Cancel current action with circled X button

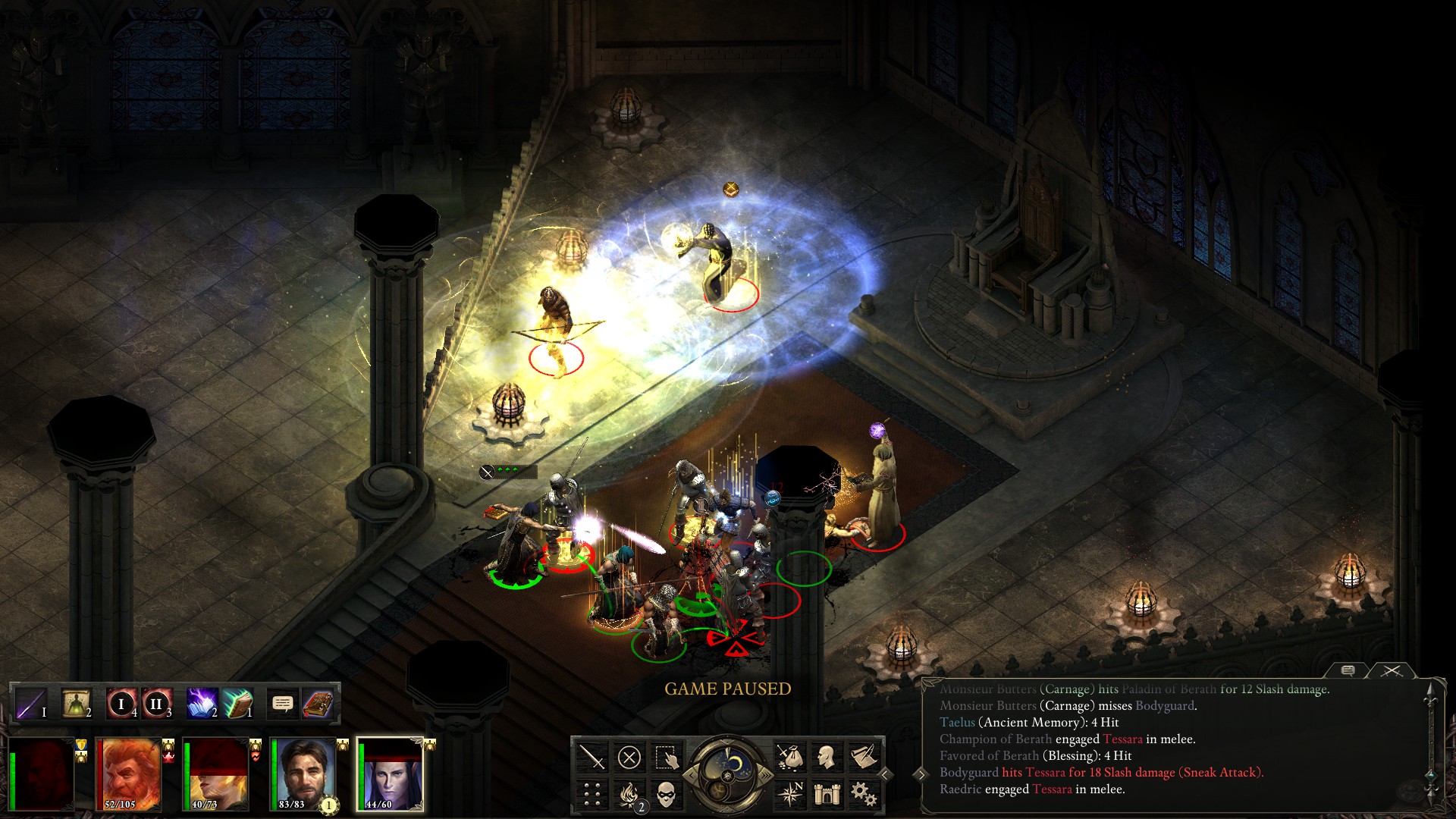[629, 757]
